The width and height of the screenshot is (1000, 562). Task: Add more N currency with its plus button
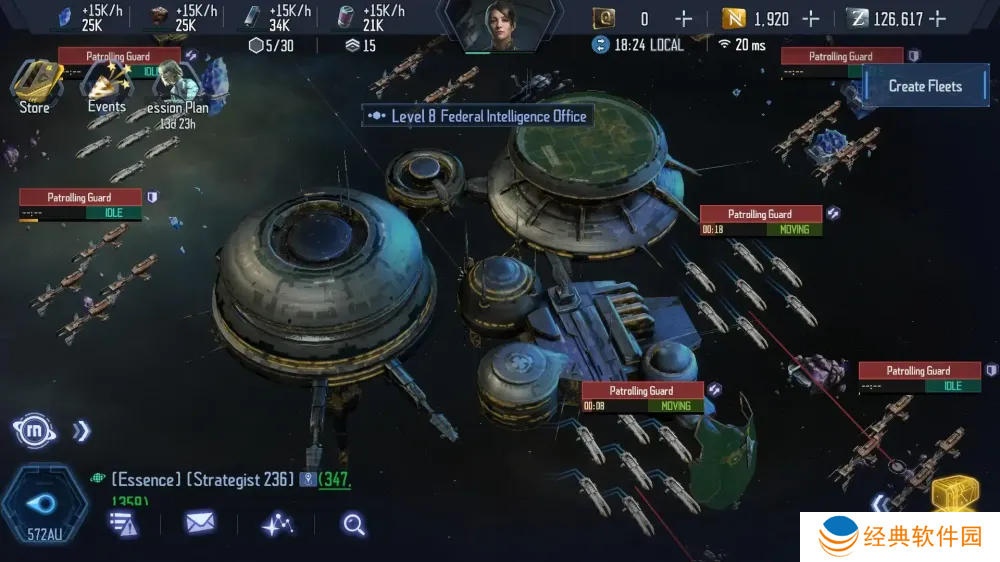[810, 18]
